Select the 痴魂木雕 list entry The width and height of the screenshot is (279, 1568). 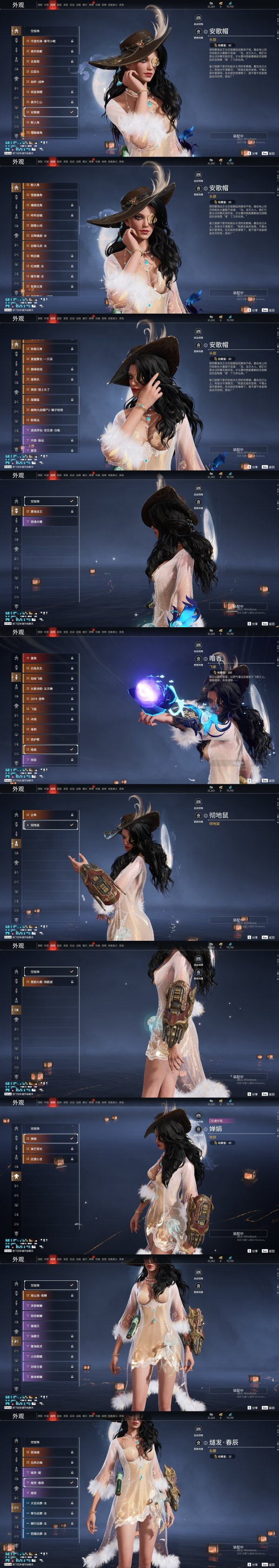click(x=50, y=522)
